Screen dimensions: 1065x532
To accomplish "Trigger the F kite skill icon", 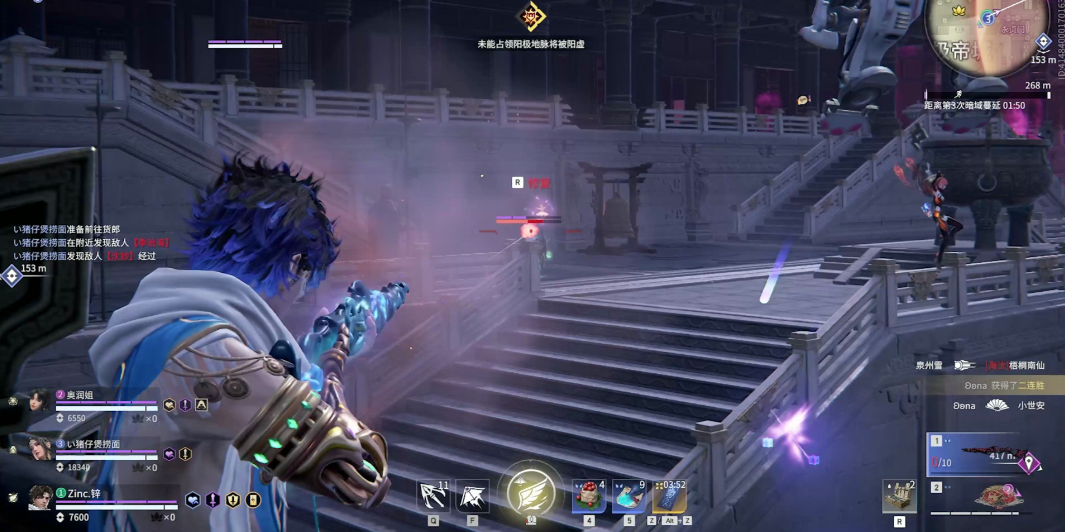I will point(472,496).
